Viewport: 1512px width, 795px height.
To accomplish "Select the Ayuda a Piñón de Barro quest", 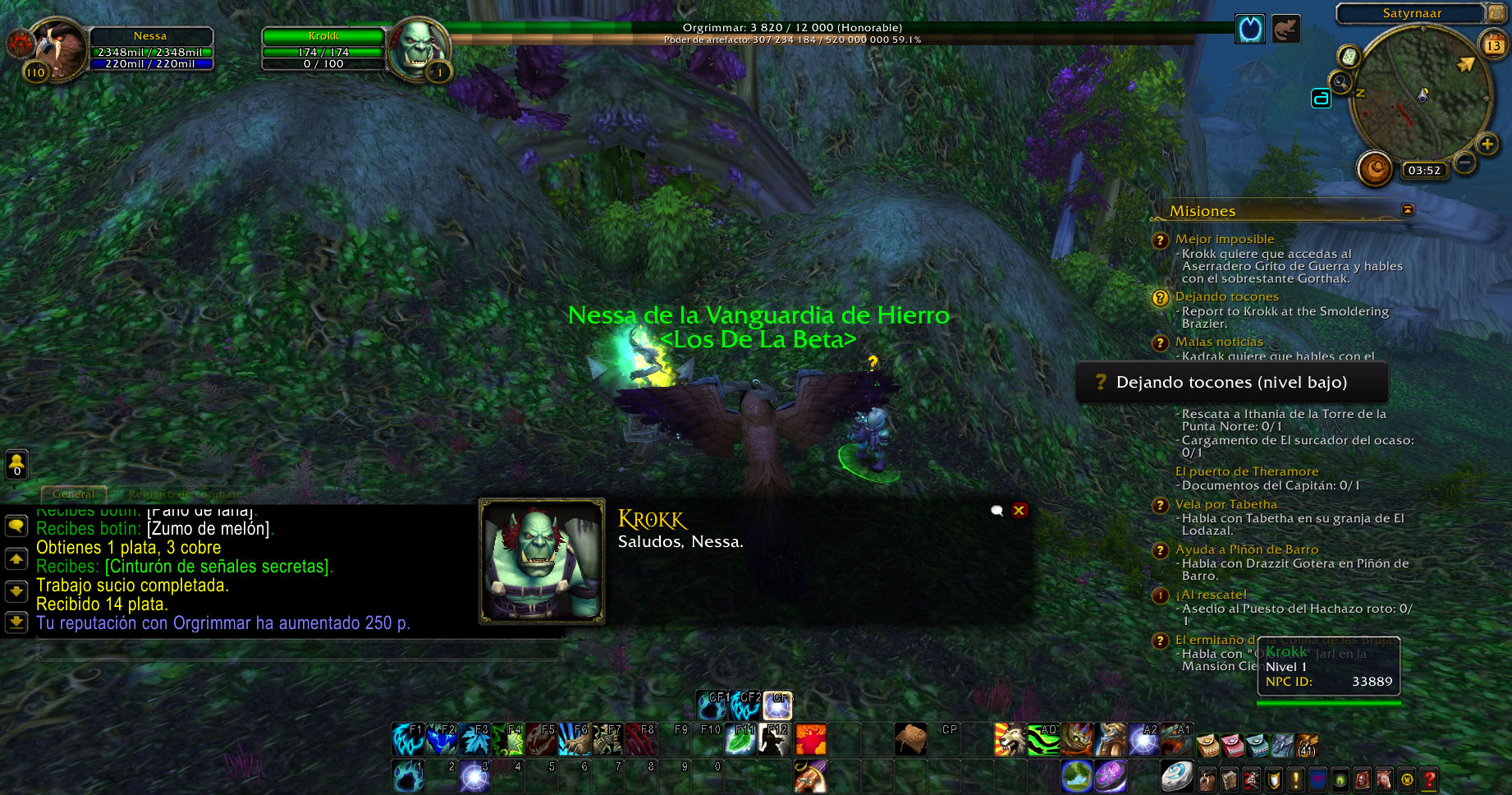I will (1246, 549).
